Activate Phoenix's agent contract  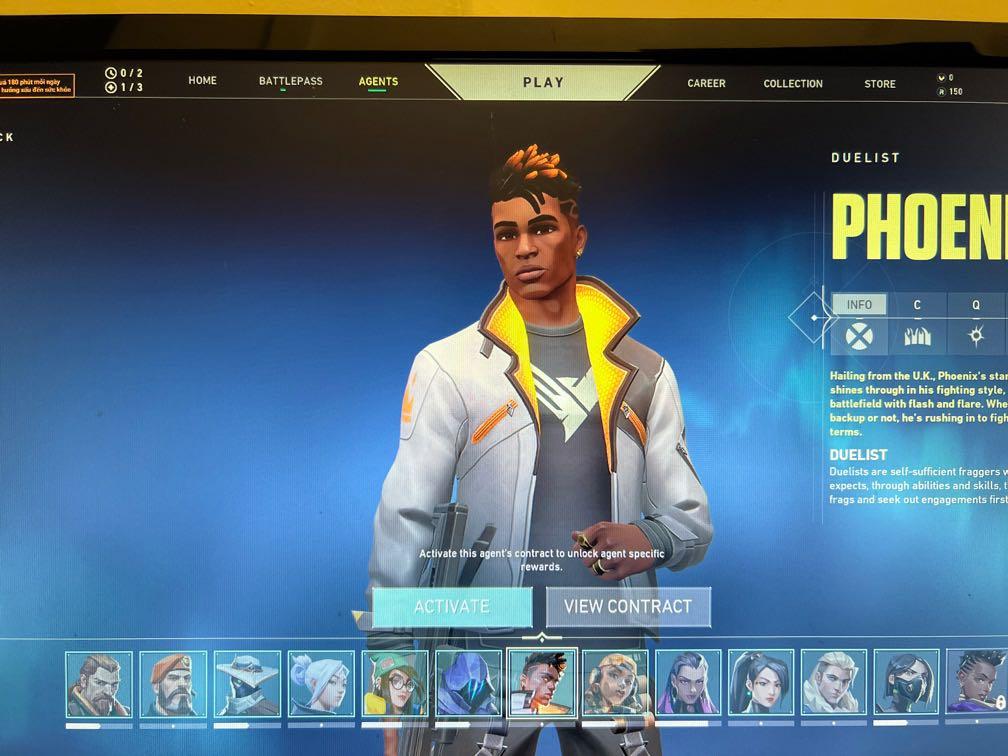pos(452,606)
